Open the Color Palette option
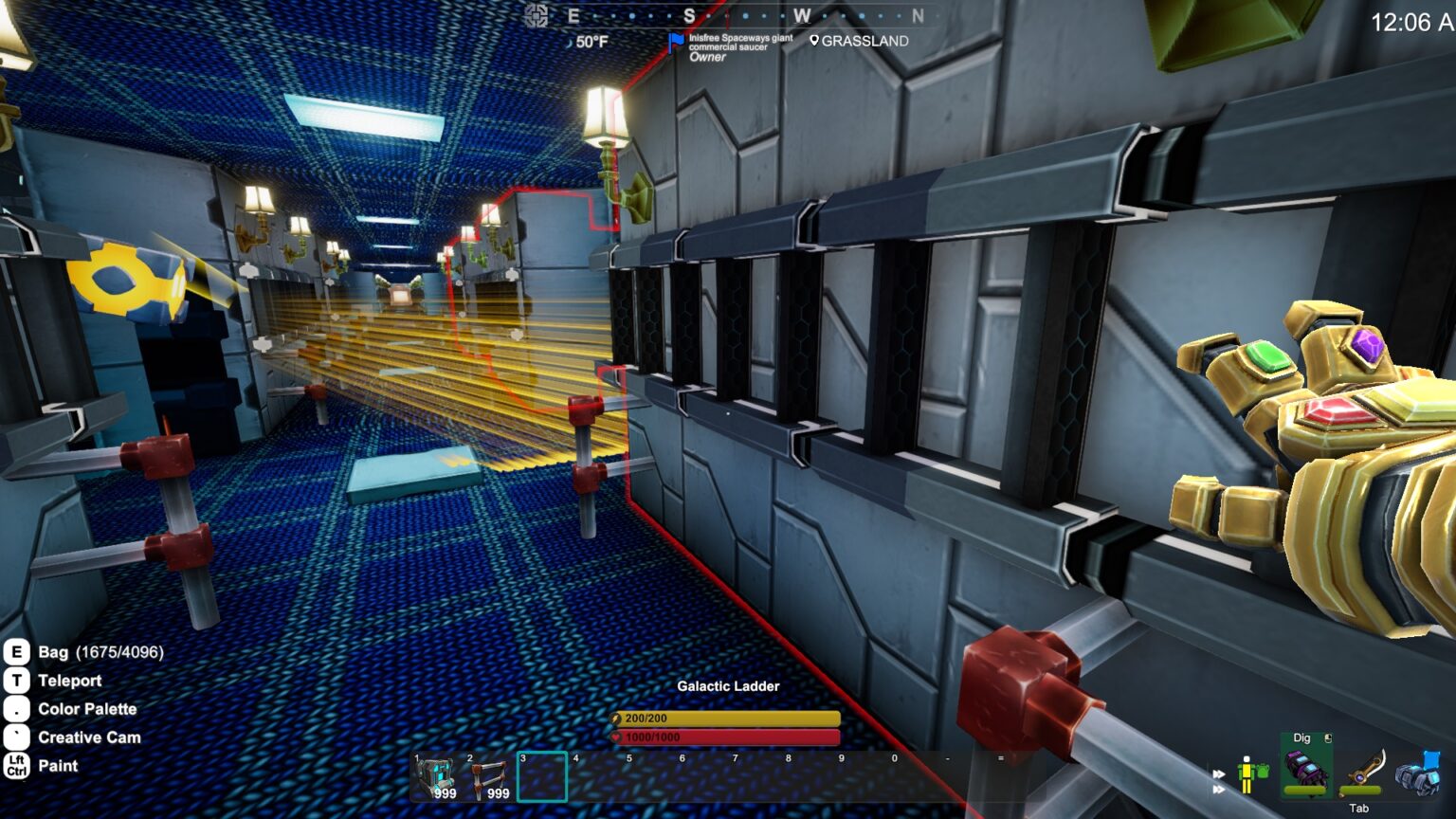This screenshot has height=819, width=1456. click(86, 709)
